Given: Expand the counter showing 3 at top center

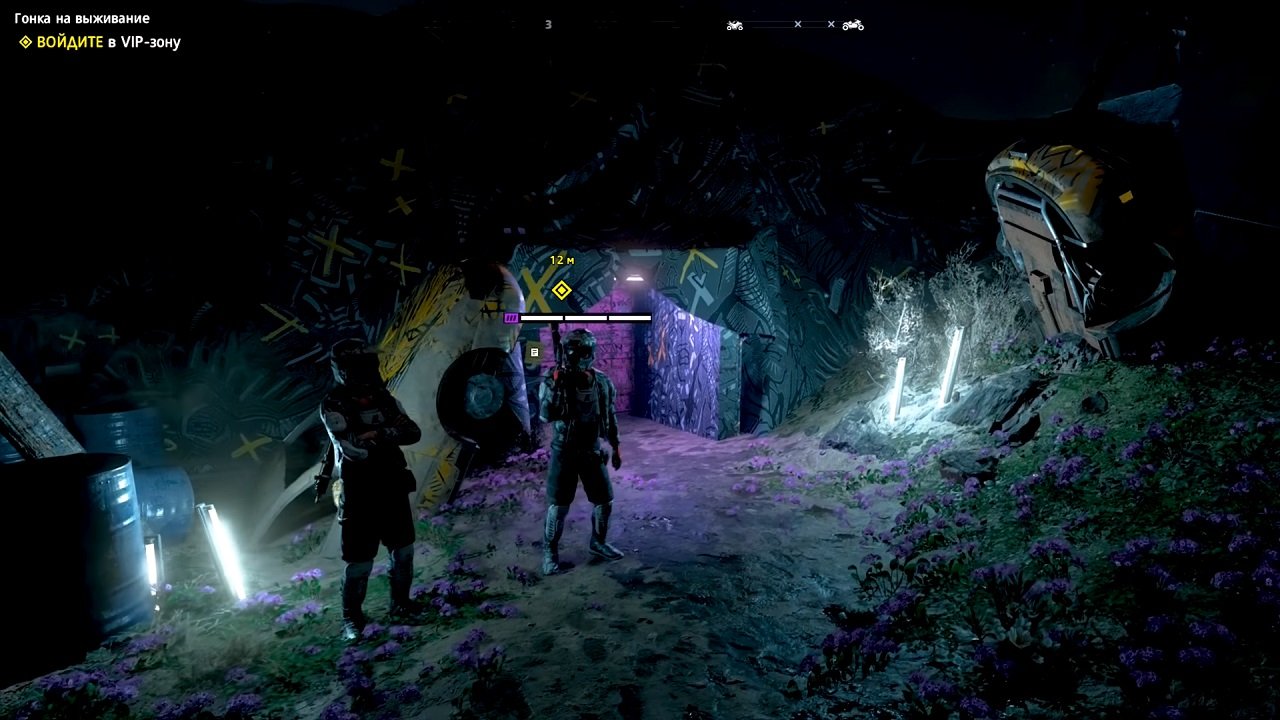Looking at the screenshot, I should tap(546, 22).
